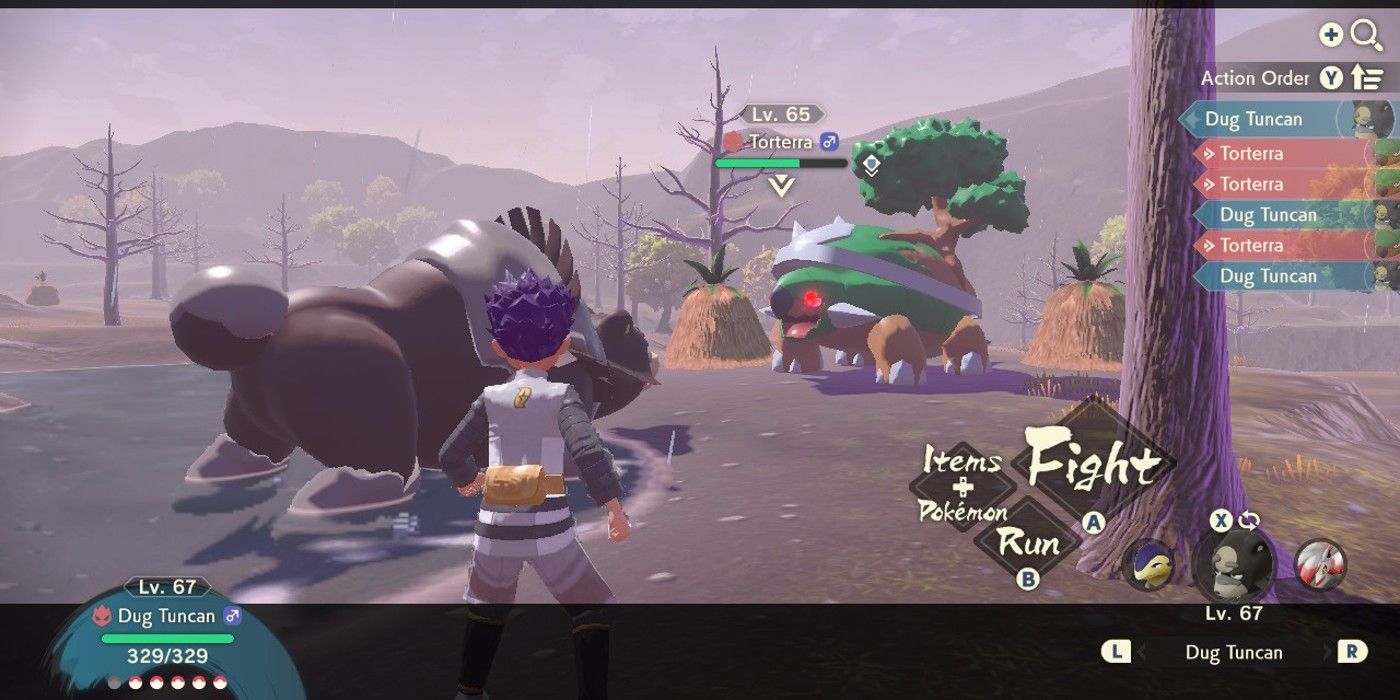
Task: Select the Ursaluna party icon
Action: point(1233,563)
